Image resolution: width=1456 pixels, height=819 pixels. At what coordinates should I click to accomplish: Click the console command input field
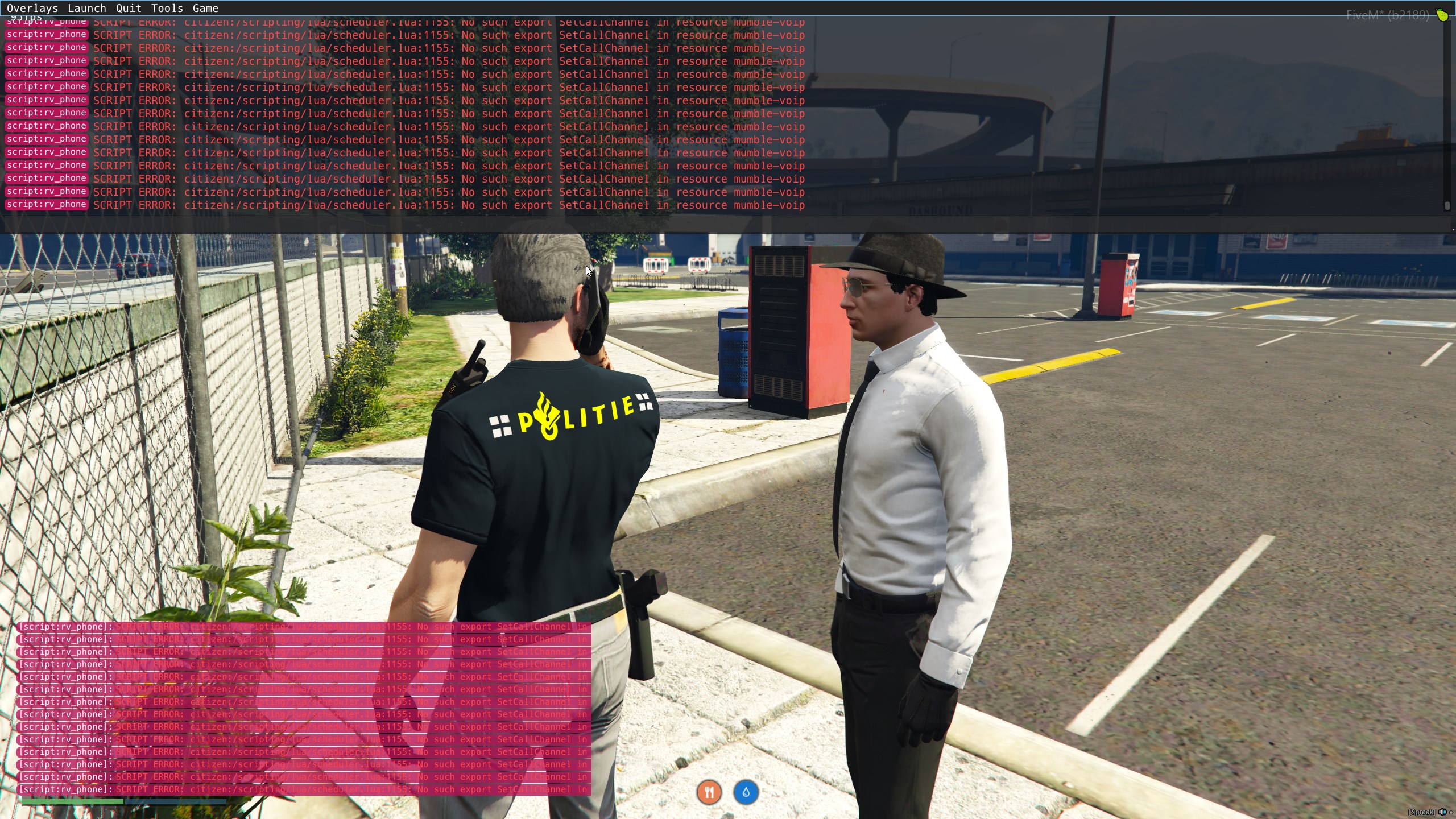pyautogui.click(x=722, y=224)
